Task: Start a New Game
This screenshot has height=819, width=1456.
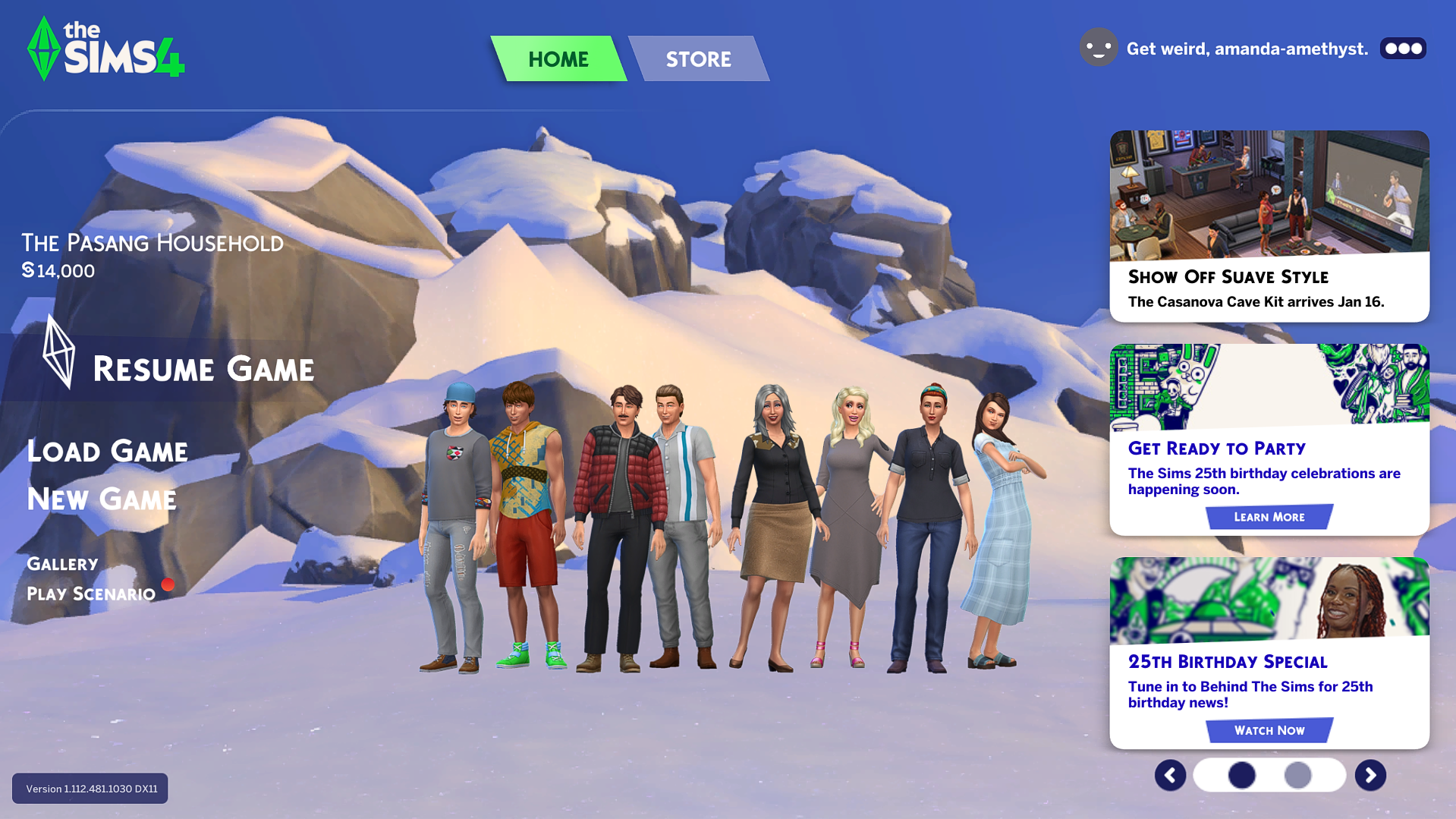Action: pyautogui.click(x=102, y=499)
